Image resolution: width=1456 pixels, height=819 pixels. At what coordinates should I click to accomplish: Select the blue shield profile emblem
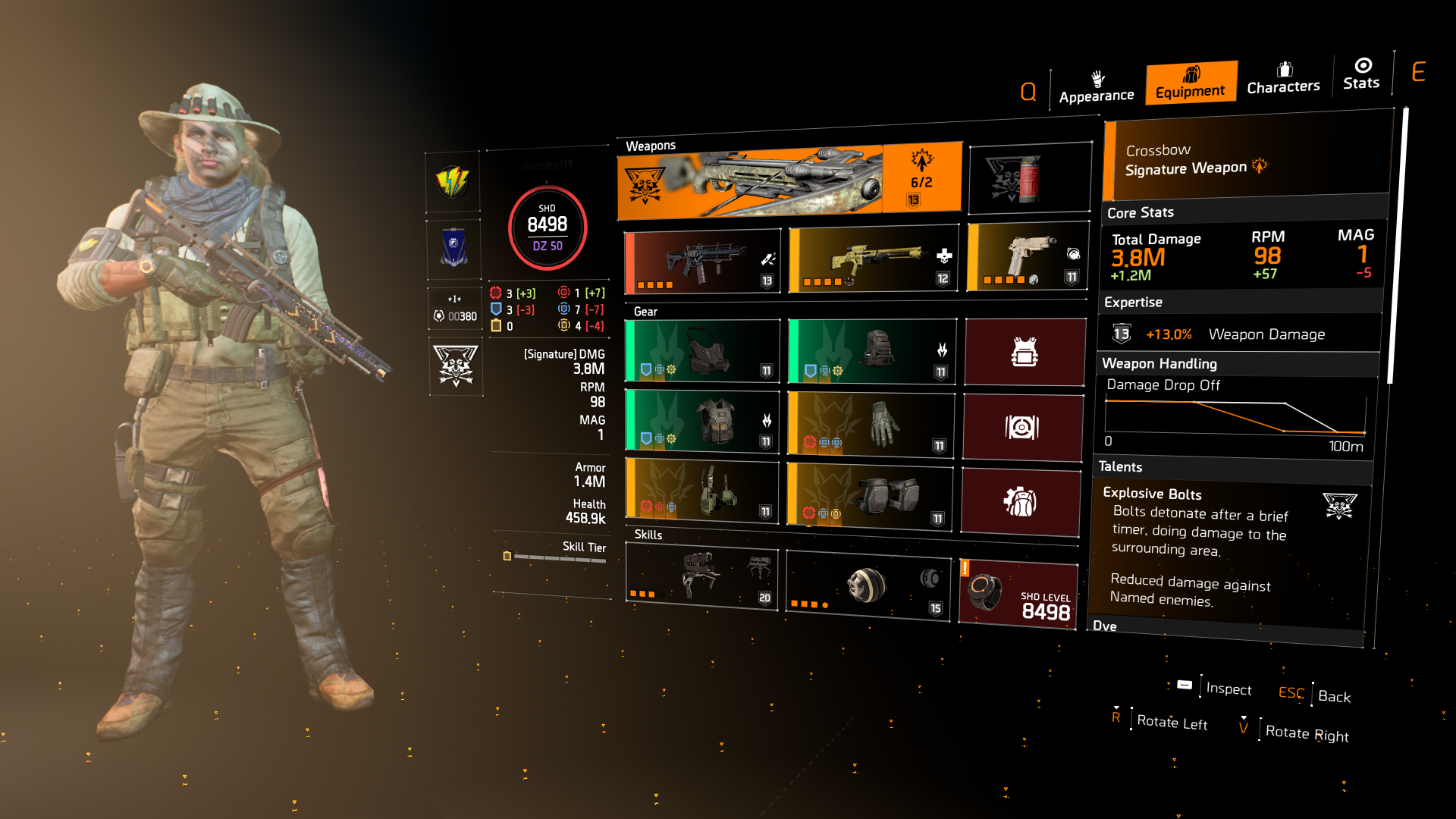[453, 247]
